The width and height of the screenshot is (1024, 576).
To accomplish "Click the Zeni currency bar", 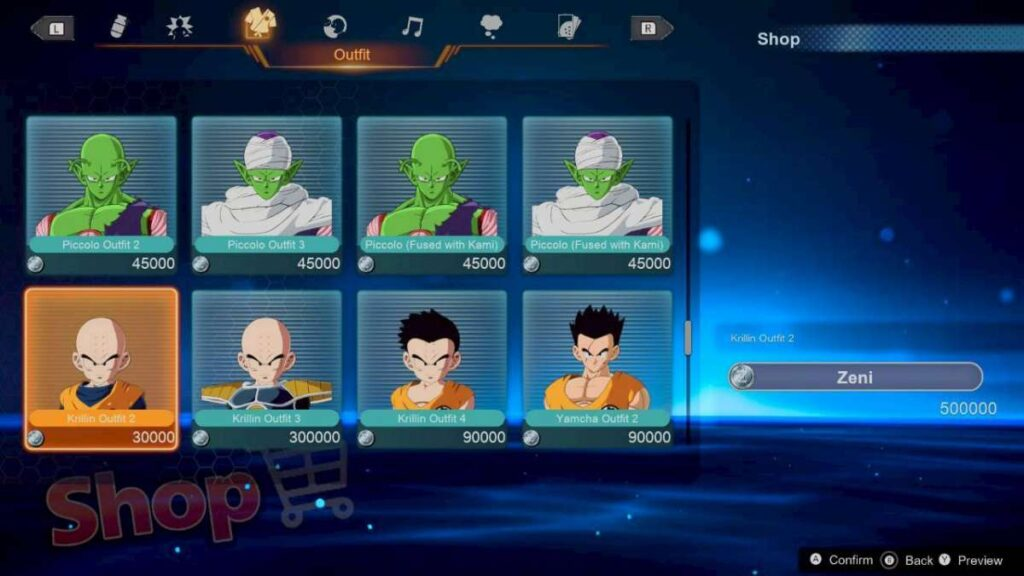I will pyautogui.click(x=855, y=377).
